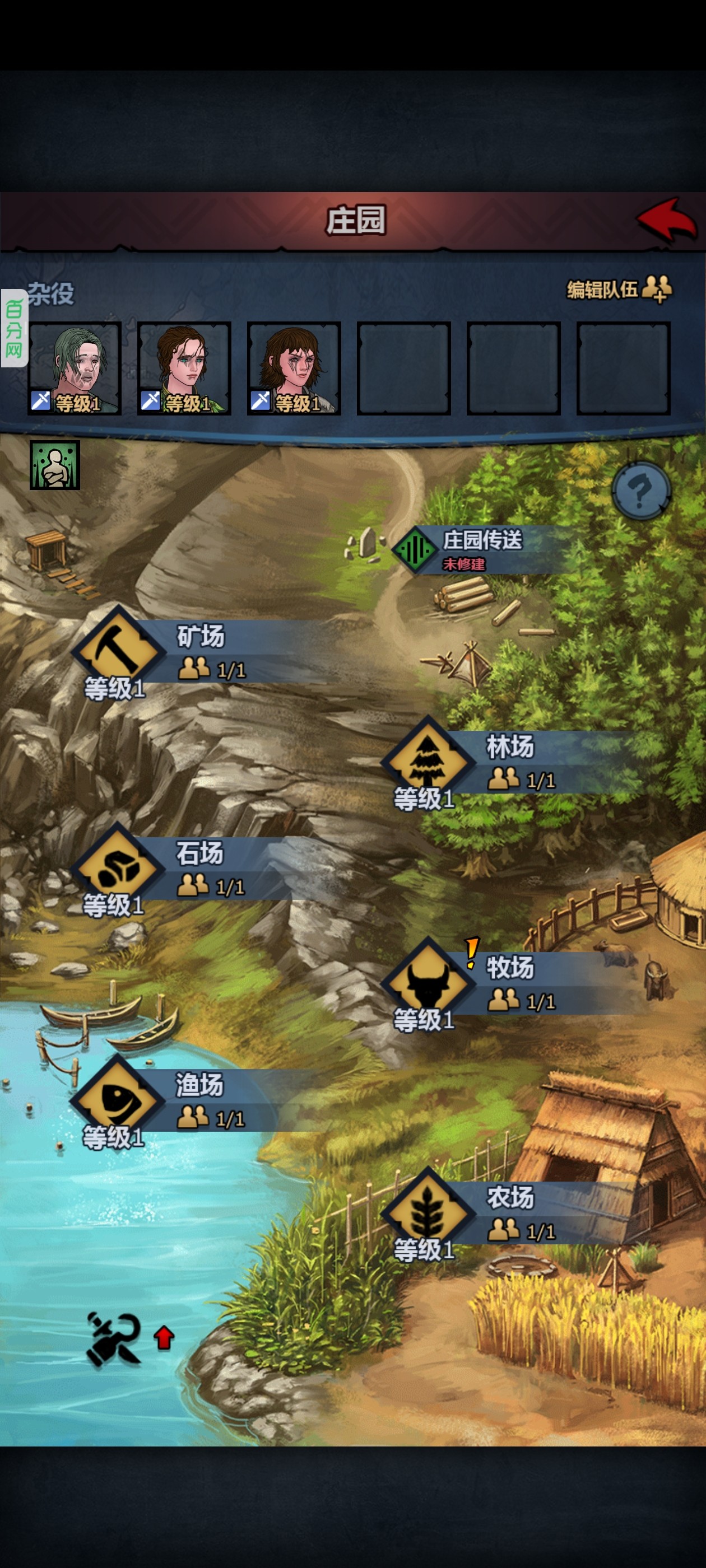Open the 渔场 fishery
The height and width of the screenshot is (1568, 706).
click(x=118, y=1098)
